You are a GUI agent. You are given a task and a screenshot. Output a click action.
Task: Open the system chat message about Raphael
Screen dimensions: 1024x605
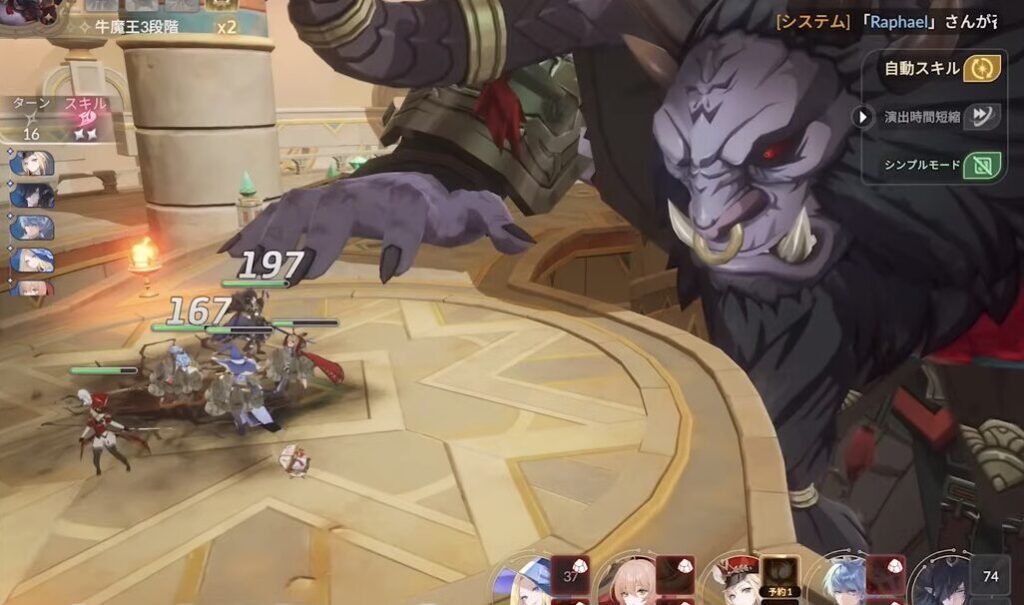(890, 20)
